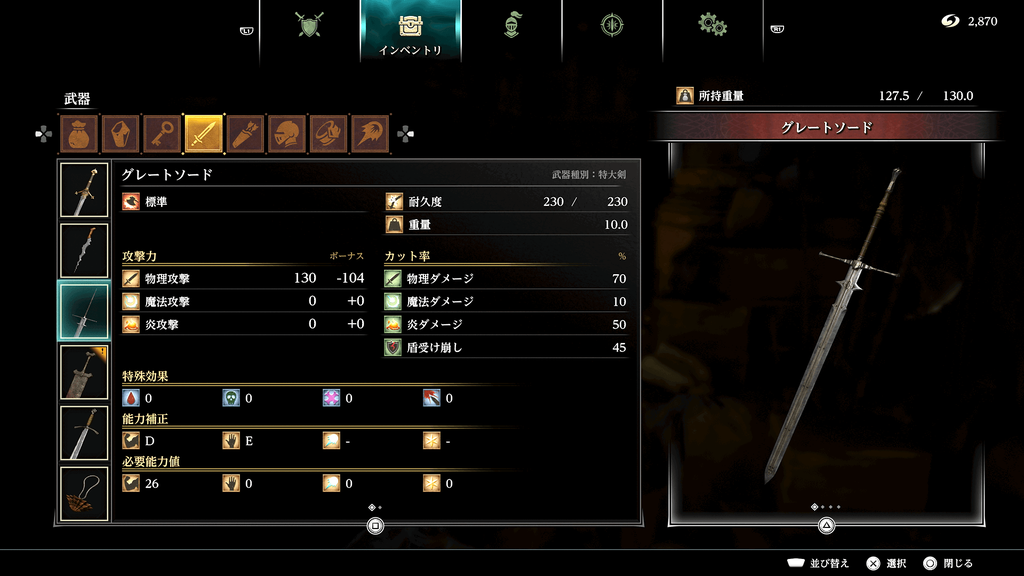Open the equipment tab with shield and swords

tap(310, 25)
